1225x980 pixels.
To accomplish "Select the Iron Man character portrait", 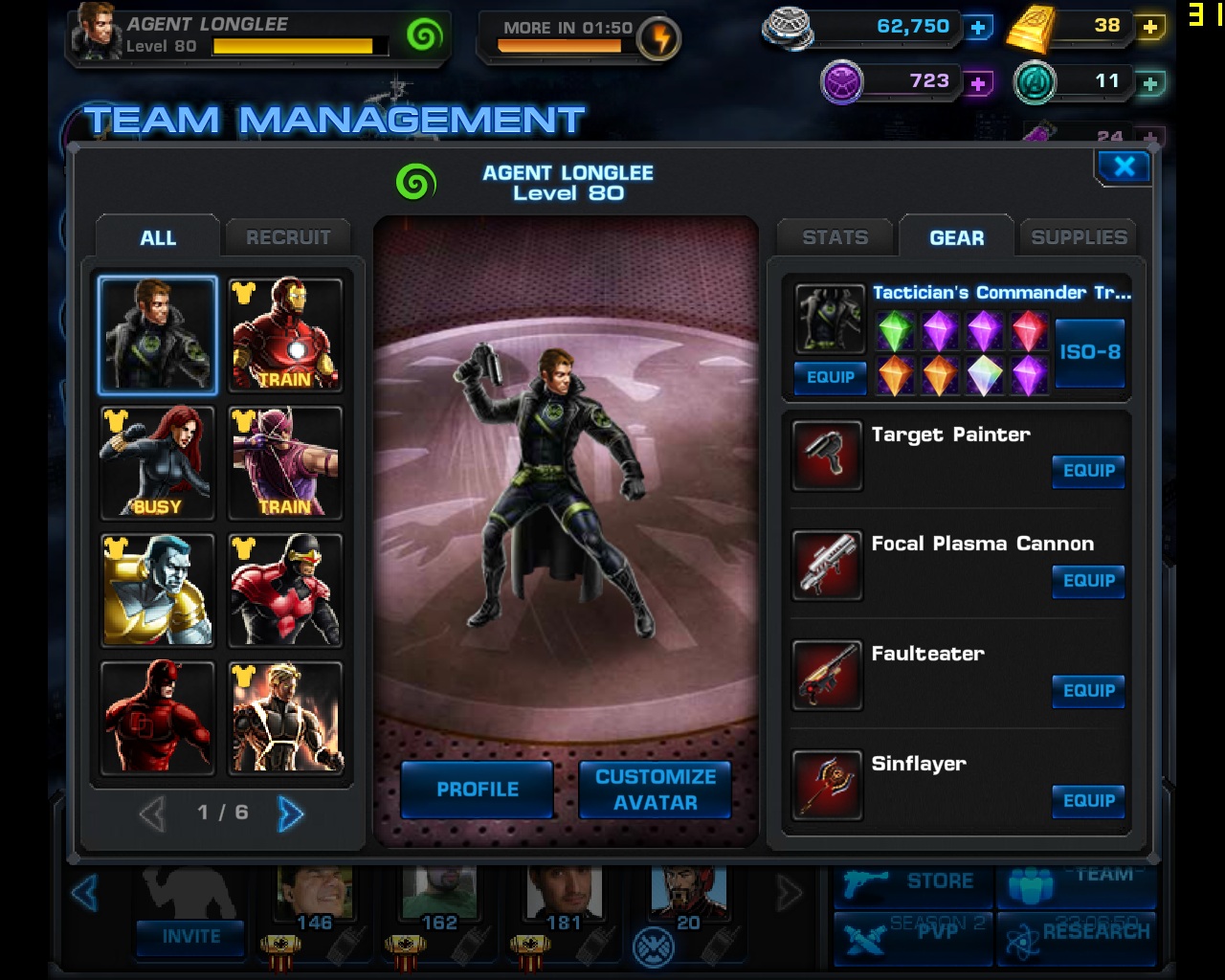I will pos(284,335).
